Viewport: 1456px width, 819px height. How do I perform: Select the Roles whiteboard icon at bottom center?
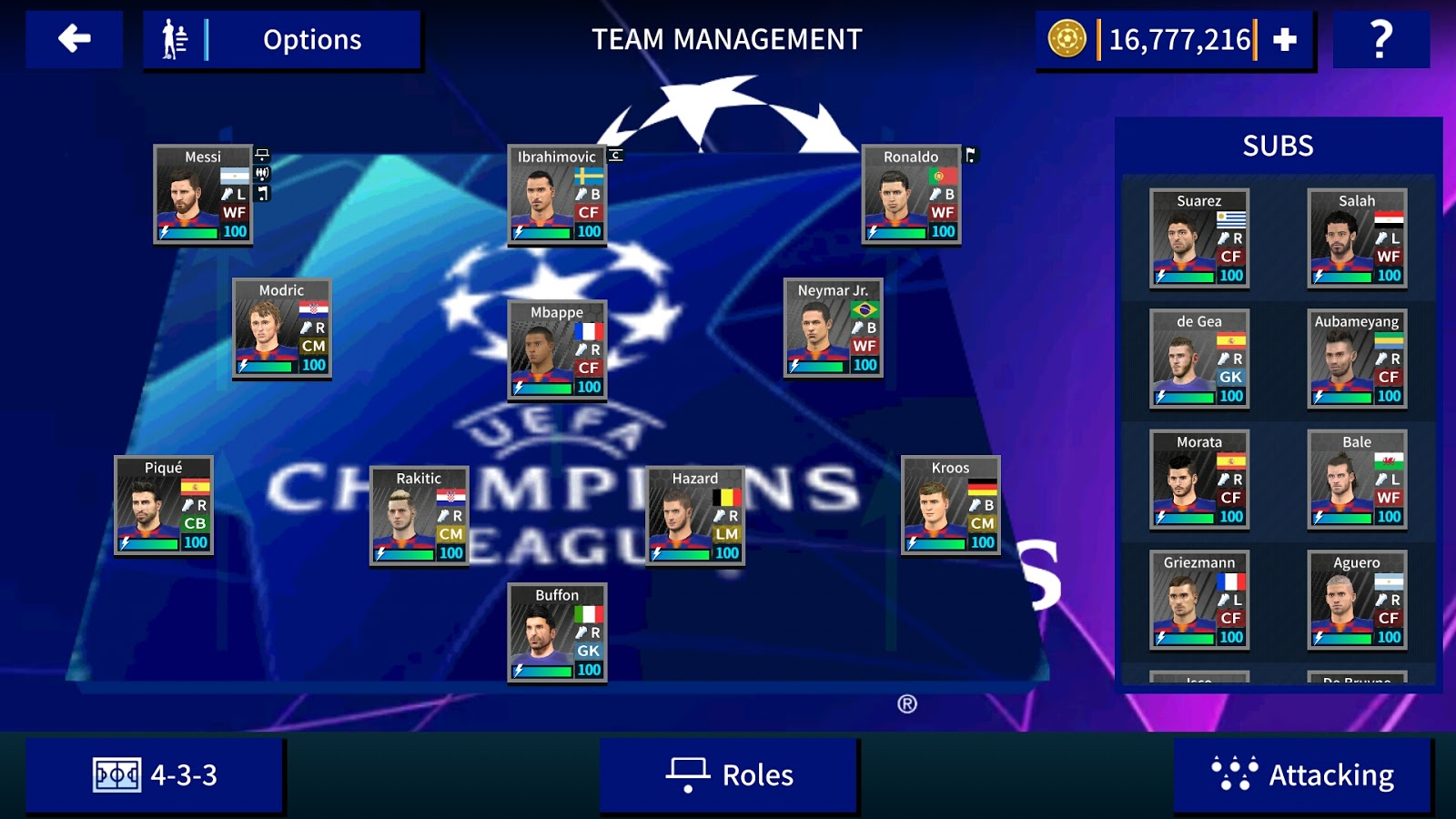(x=689, y=774)
